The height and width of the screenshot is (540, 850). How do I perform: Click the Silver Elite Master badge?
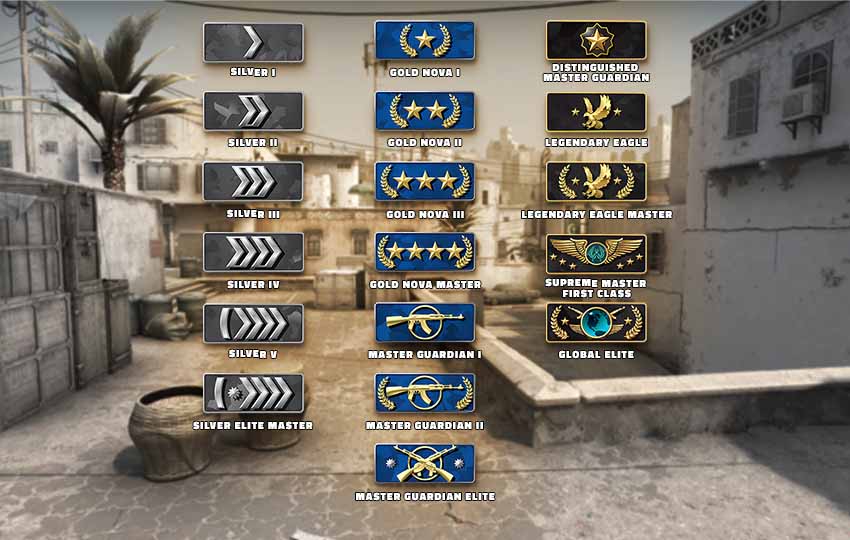click(x=253, y=394)
